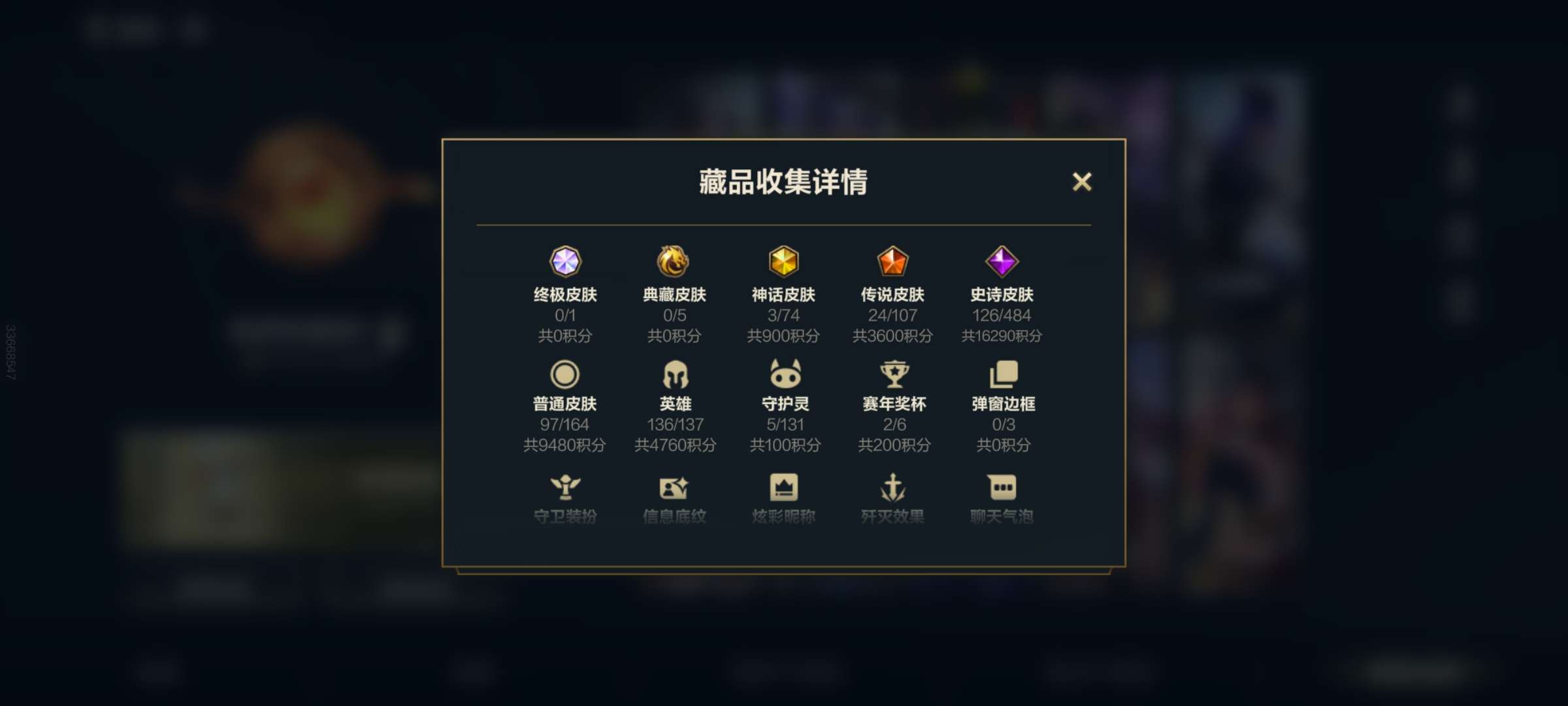Close the collection details dialog
Image resolution: width=1568 pixels, height=706 pixels.
(x=1083, y=182)
